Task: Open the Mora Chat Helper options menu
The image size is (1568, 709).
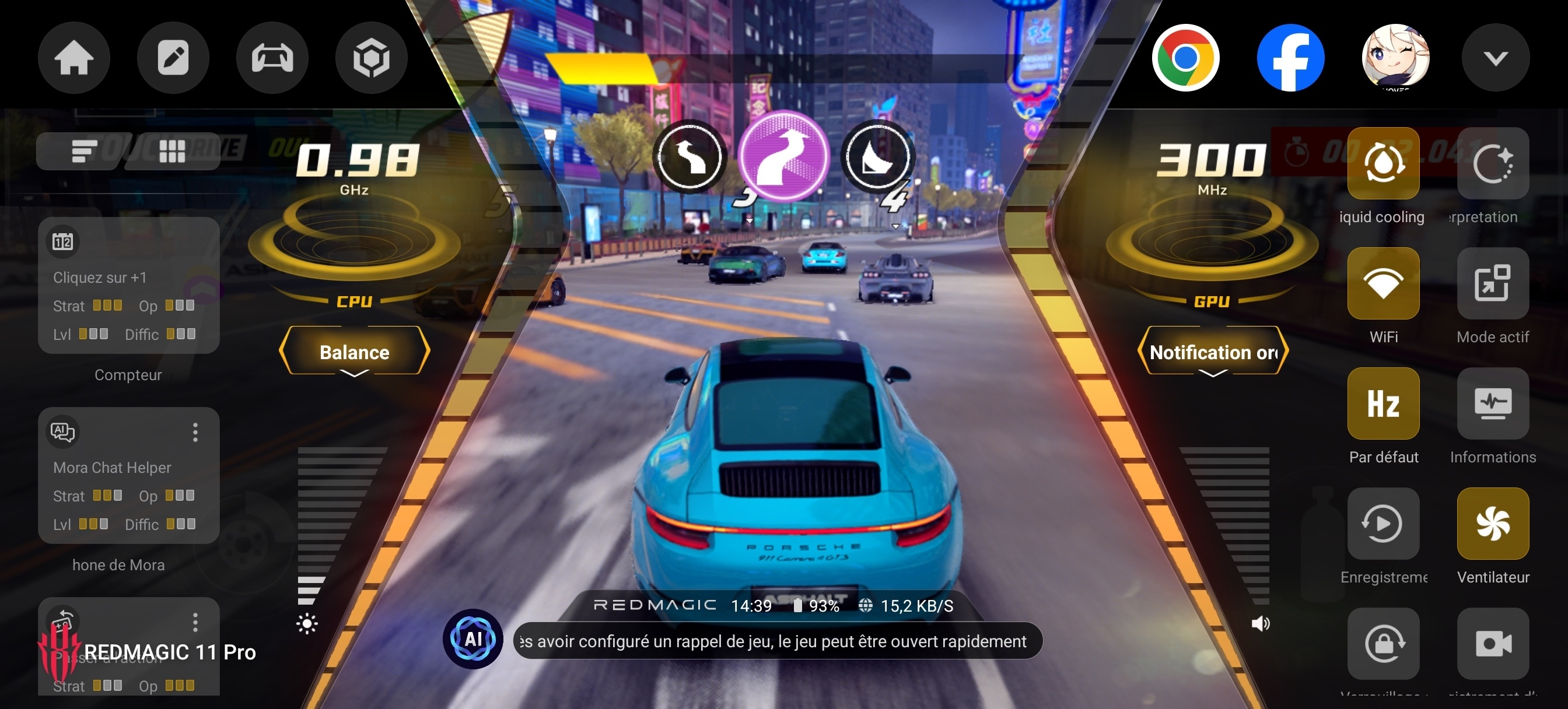Action: pyautogui.click(x=196, y=433)
